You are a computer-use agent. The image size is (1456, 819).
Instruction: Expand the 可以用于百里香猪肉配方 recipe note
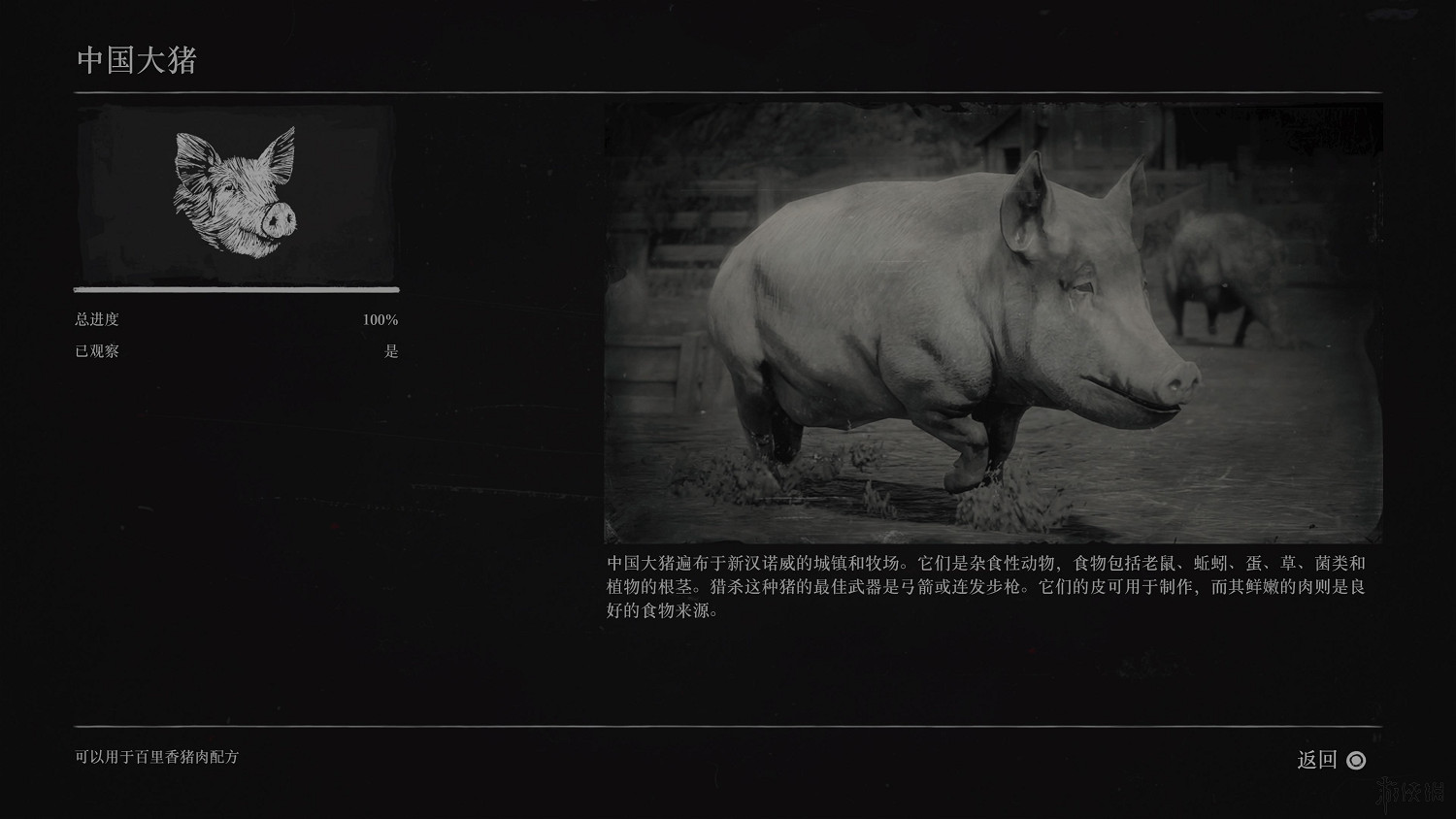pos(158,760)
